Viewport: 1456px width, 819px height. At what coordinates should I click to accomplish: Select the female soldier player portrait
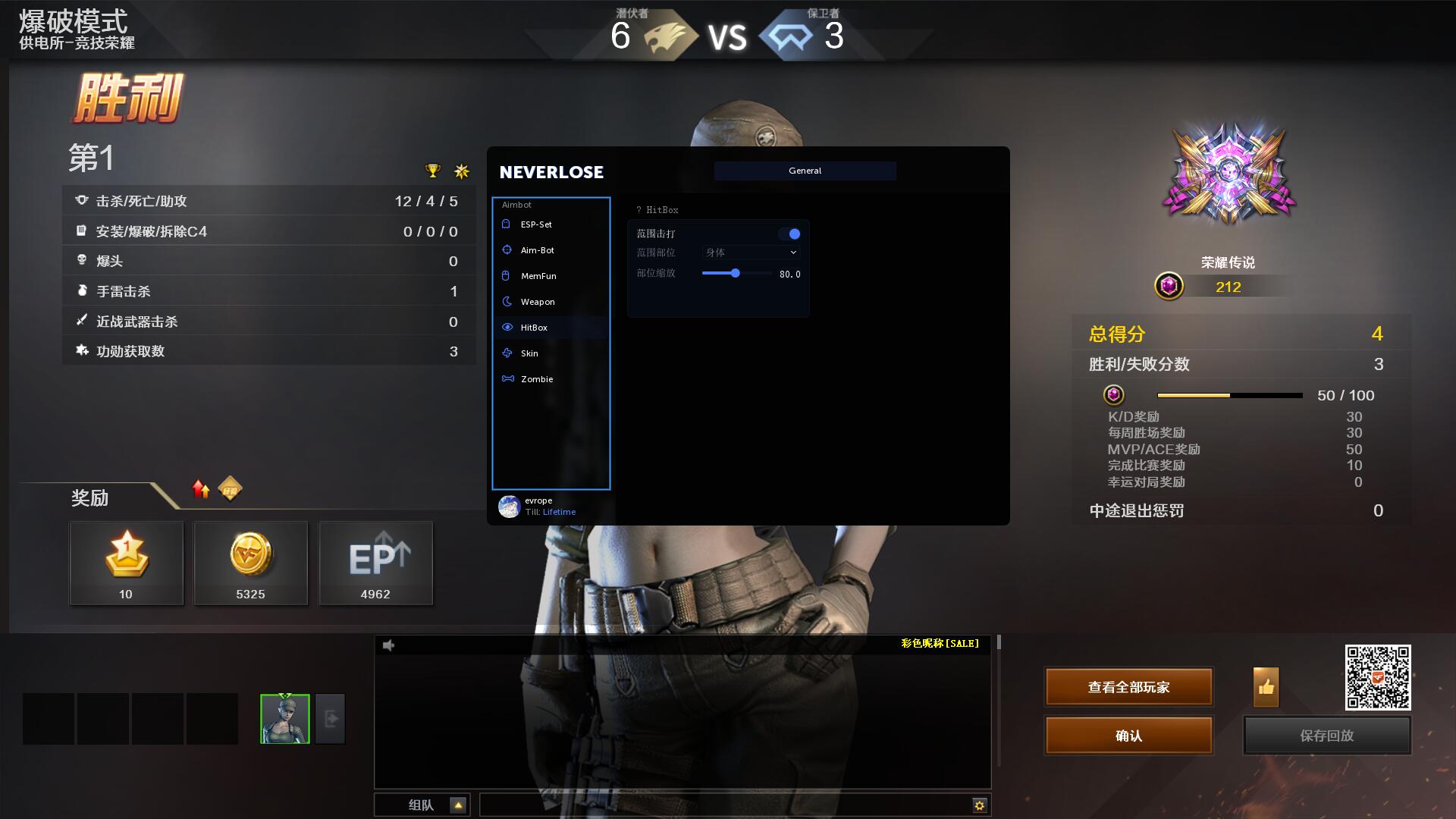285,718
